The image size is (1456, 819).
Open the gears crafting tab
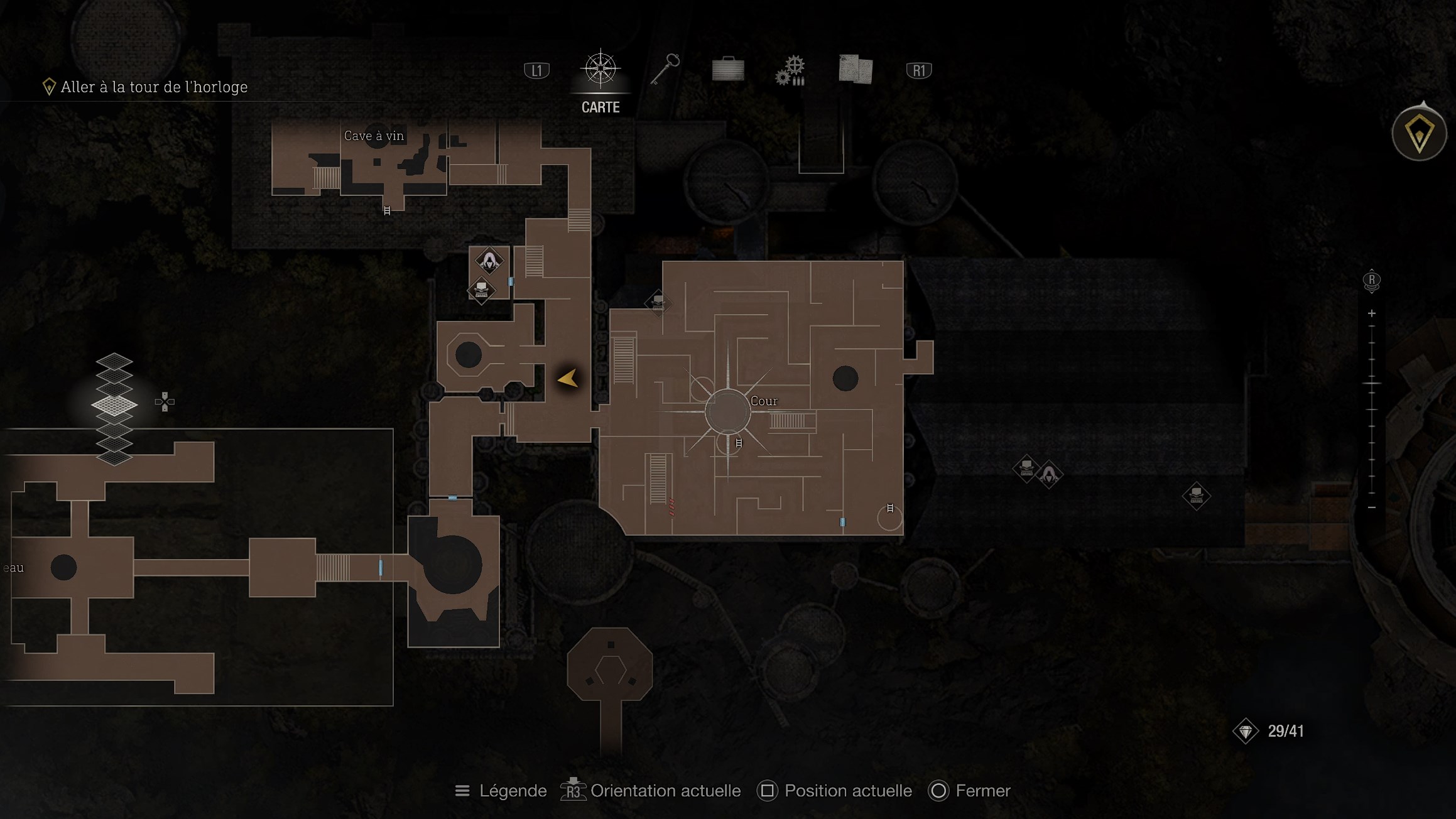tap(791, 70)
